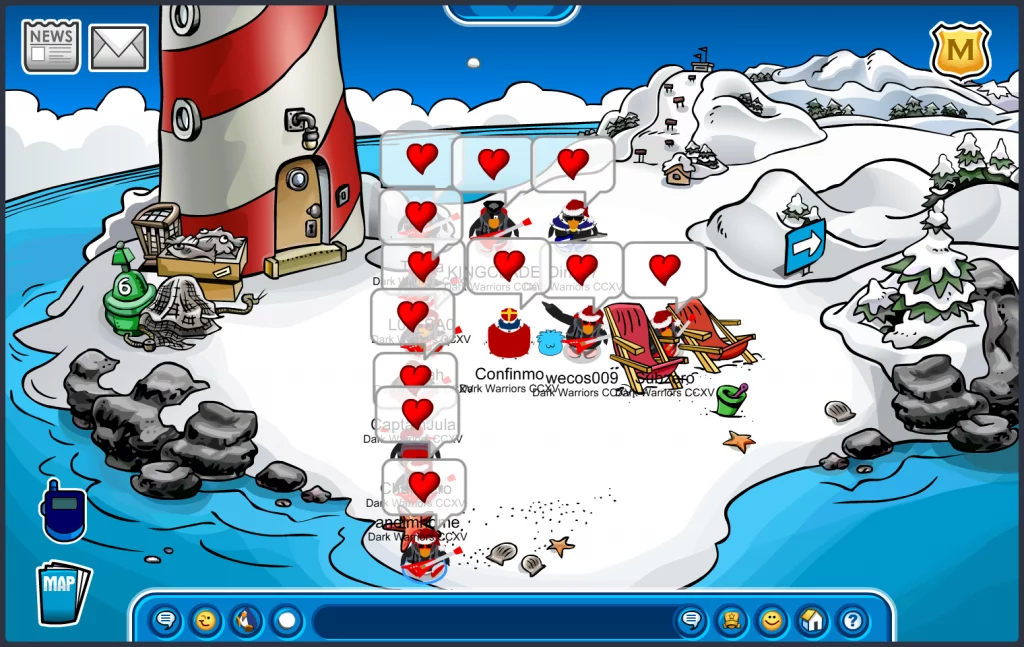Send the chat message with bubble button

[691, 621]
